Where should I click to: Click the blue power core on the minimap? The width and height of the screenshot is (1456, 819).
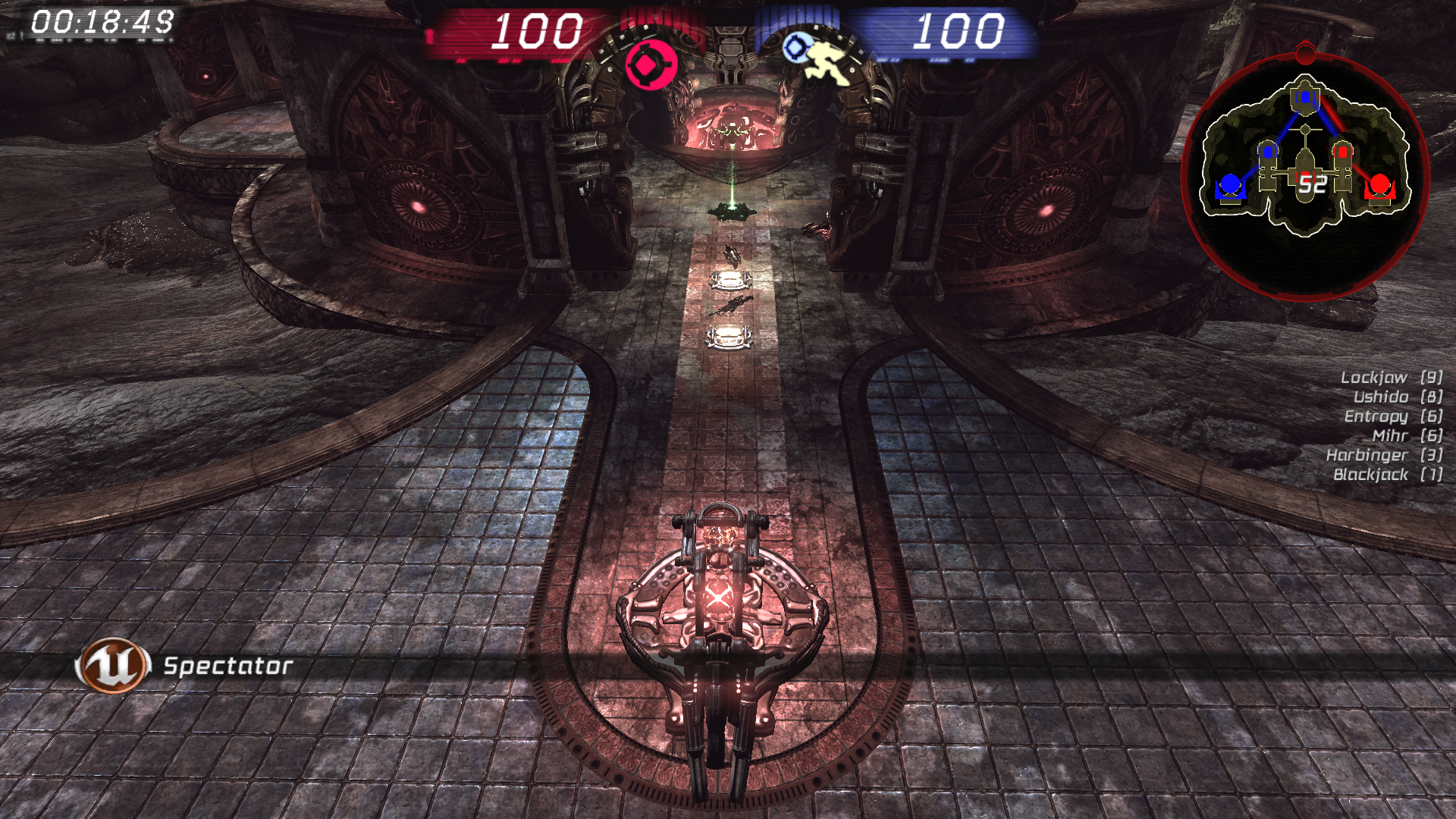(1228, 186)
